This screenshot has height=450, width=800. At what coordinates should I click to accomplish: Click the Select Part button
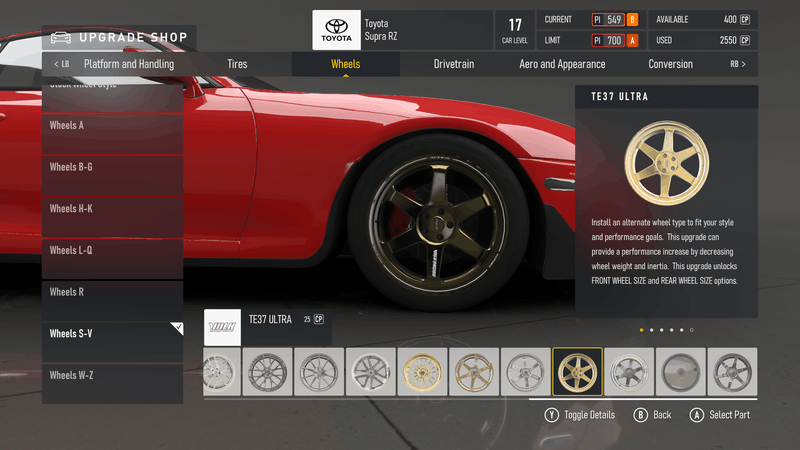(719, 414)
